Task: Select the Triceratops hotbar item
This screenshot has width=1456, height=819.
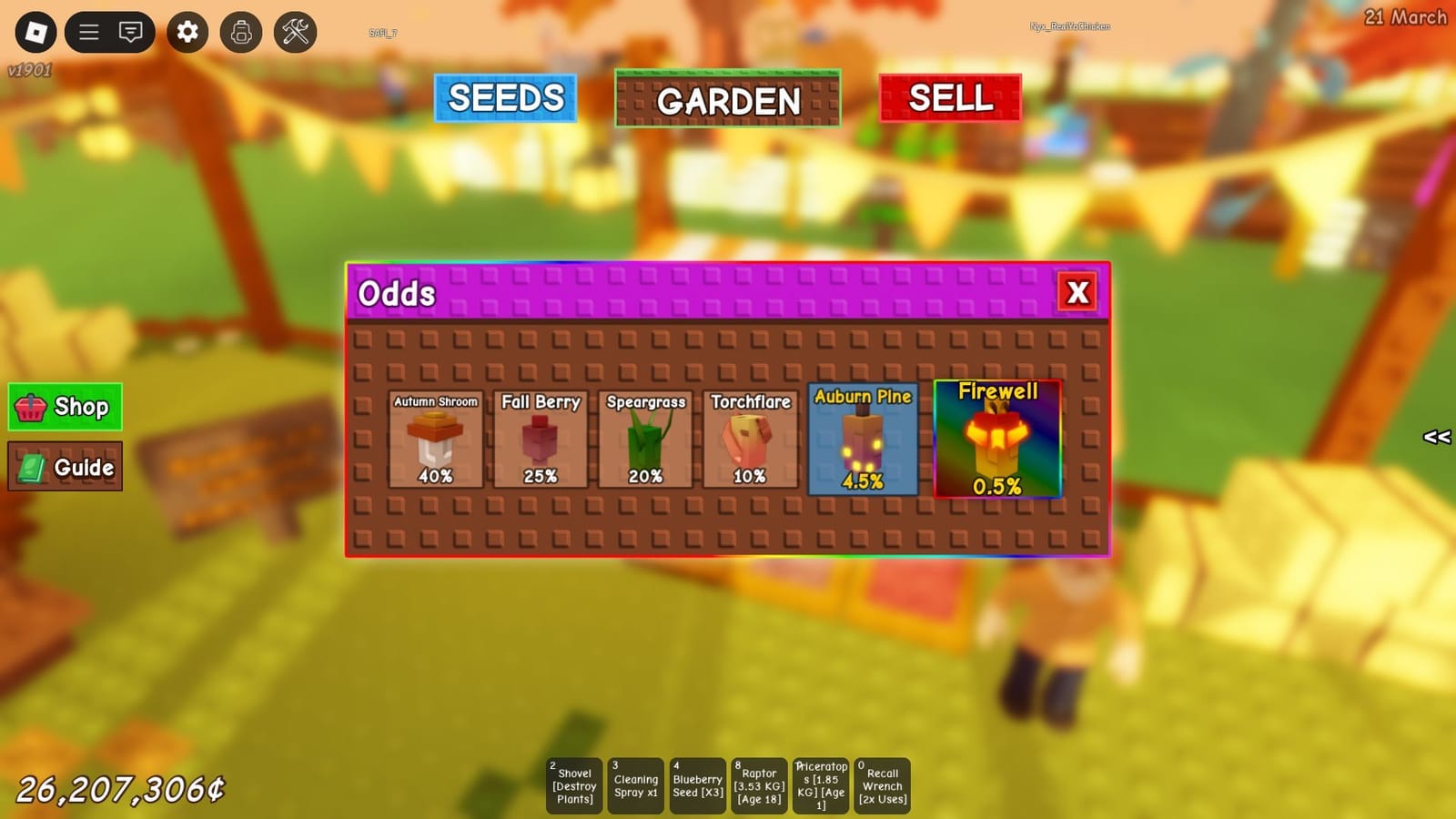Action: 821,784
